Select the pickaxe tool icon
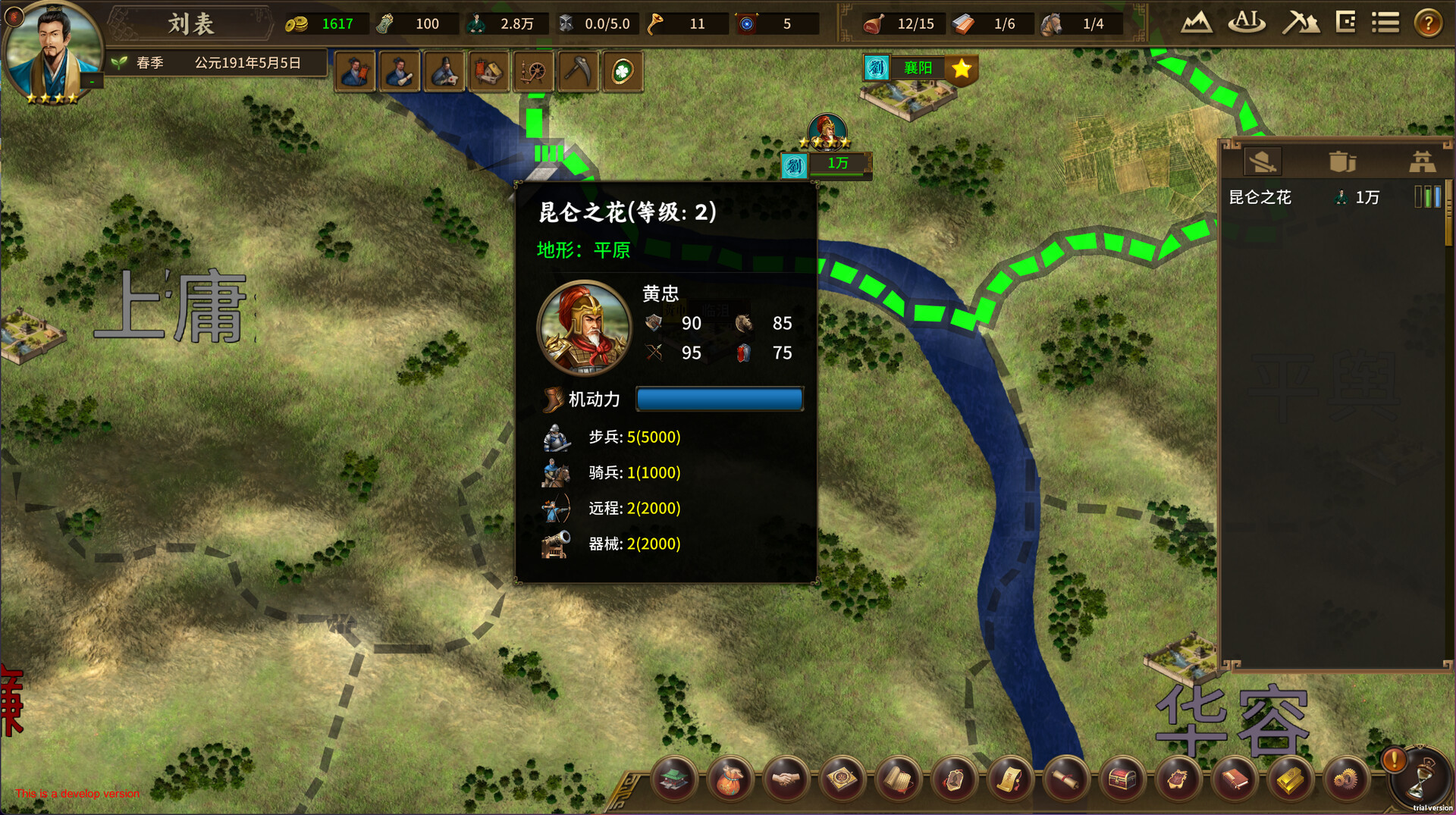The image size is (1456, 815). [x=579, y=72]
